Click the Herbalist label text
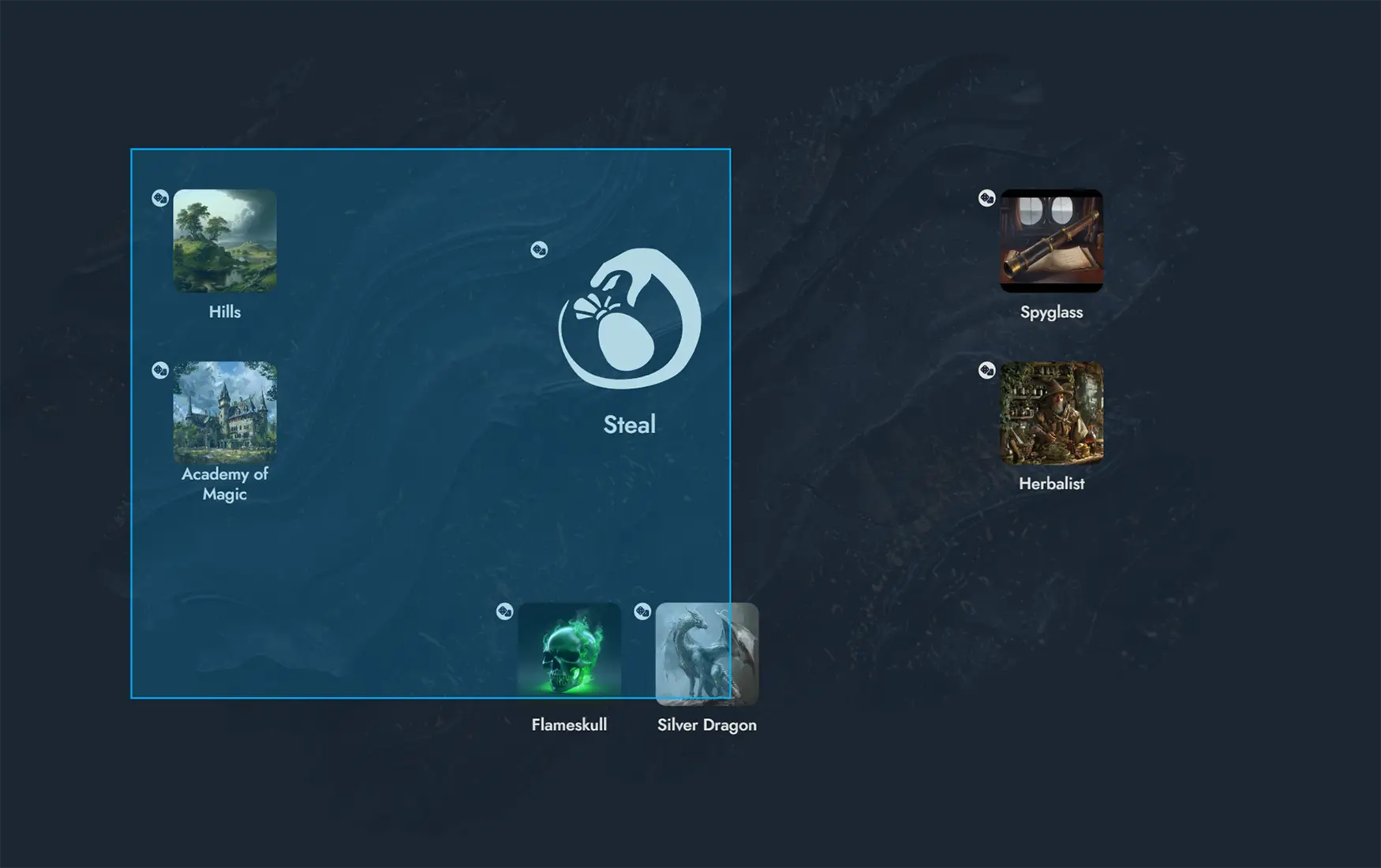This screenshot has height=868, width=1381. (x=1053, y=484)
